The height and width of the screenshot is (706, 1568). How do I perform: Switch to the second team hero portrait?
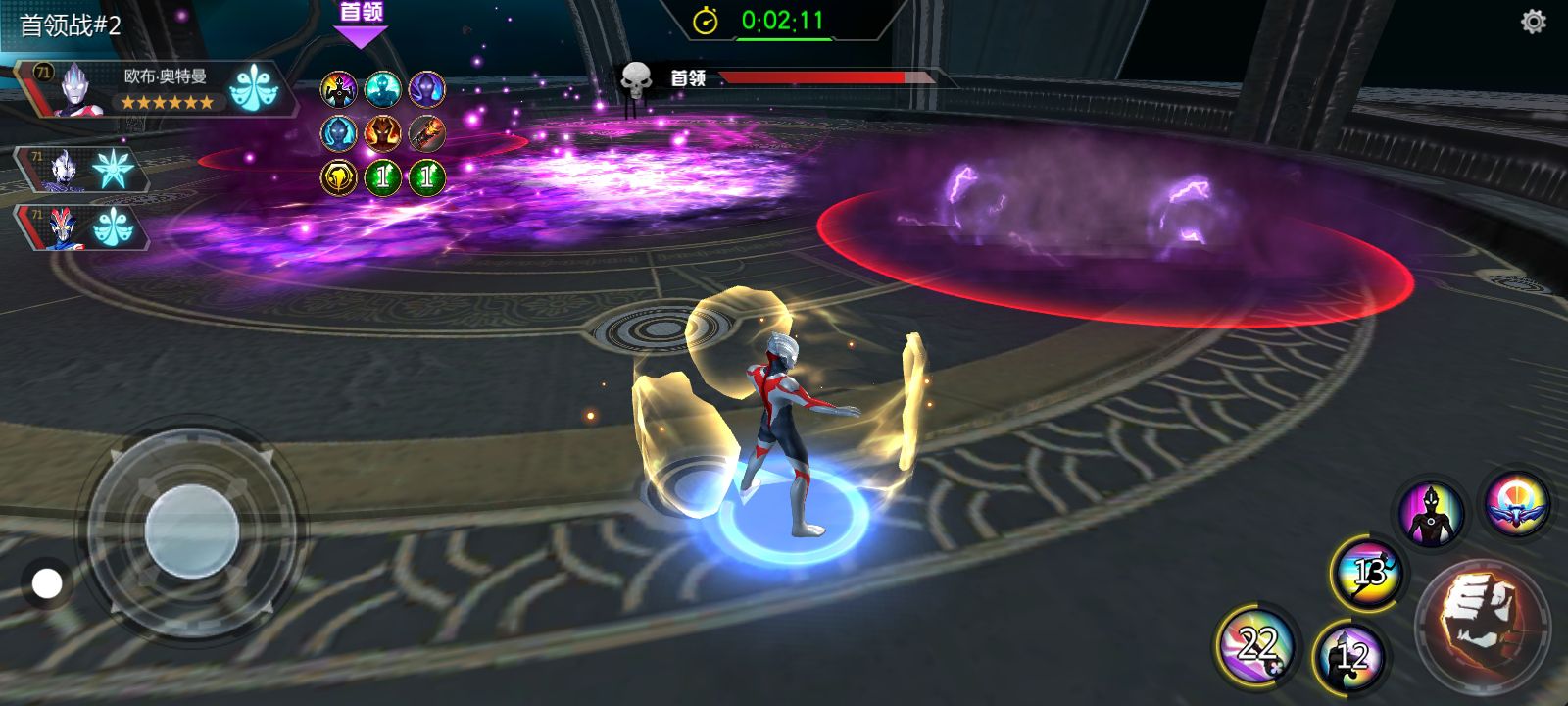[65, 170]
